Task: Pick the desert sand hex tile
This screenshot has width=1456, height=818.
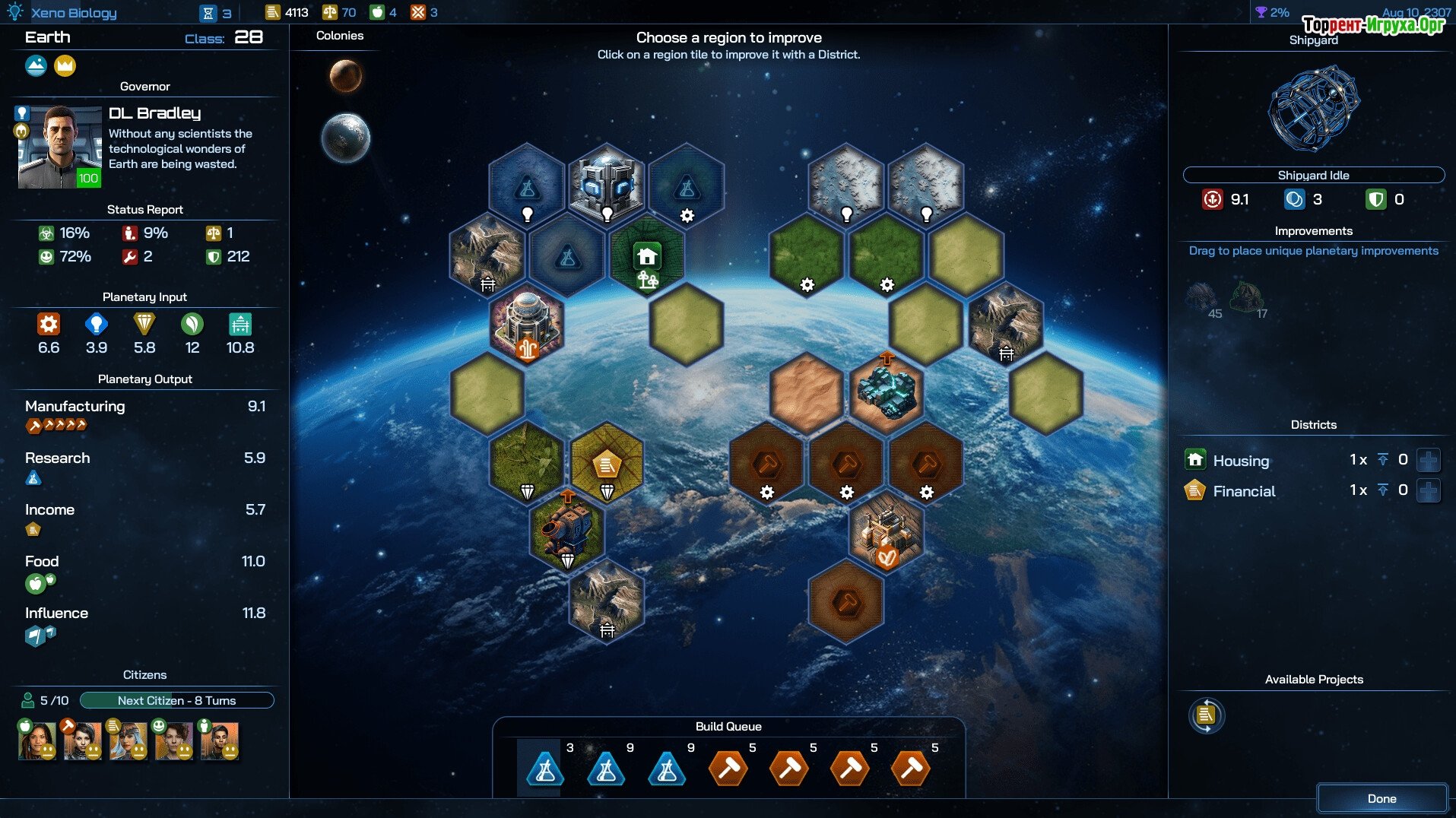Action: coord(807,392)
